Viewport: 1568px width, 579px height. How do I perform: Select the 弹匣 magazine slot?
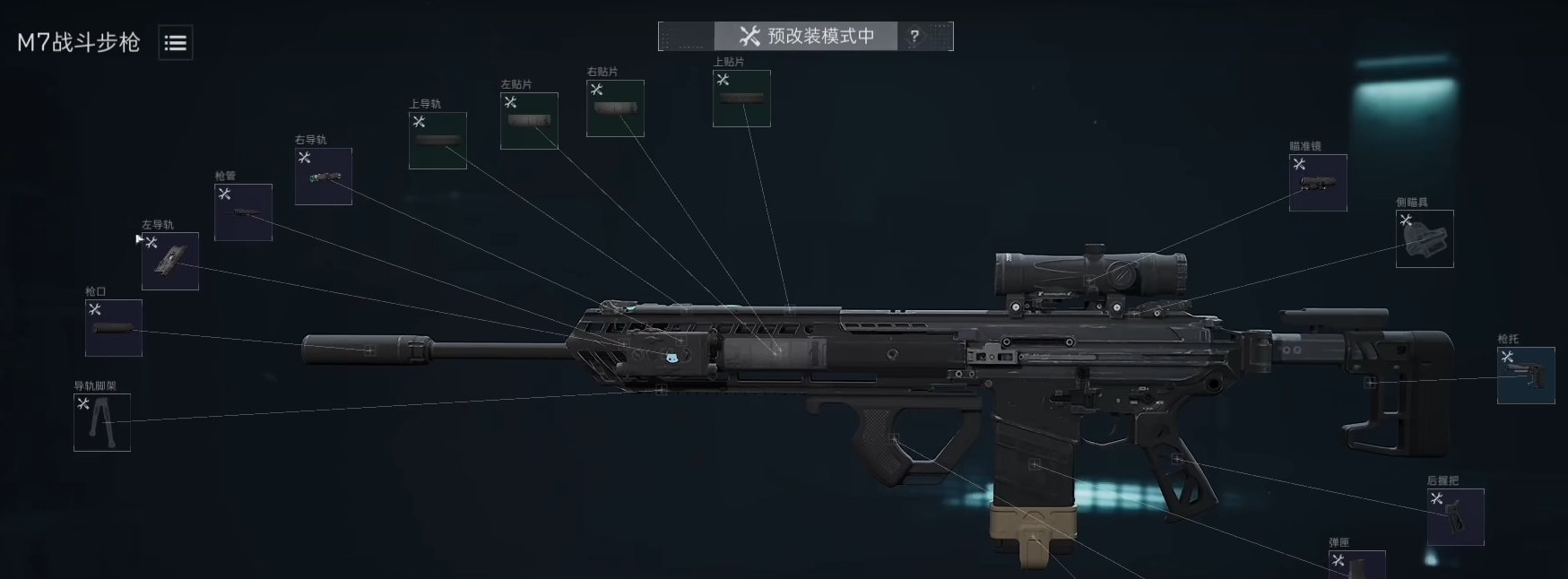tap(1357, 566)
